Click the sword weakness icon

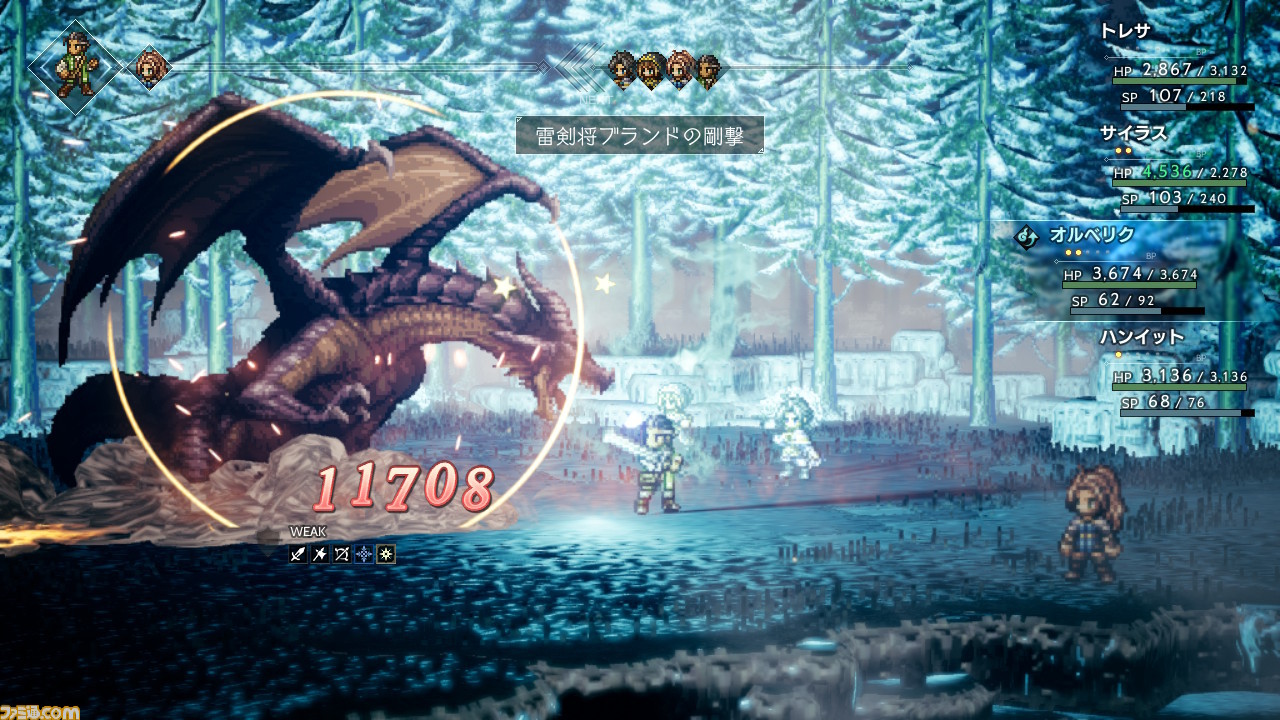(298, 553)
